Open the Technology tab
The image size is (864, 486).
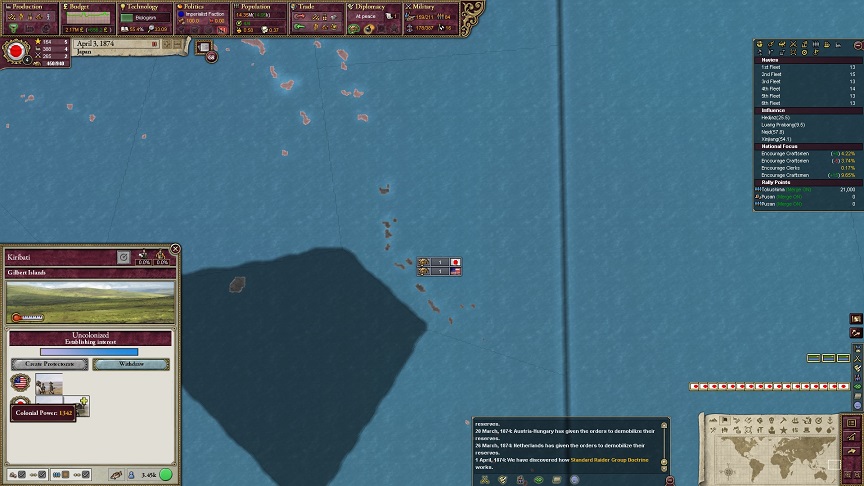pos(145,7)
